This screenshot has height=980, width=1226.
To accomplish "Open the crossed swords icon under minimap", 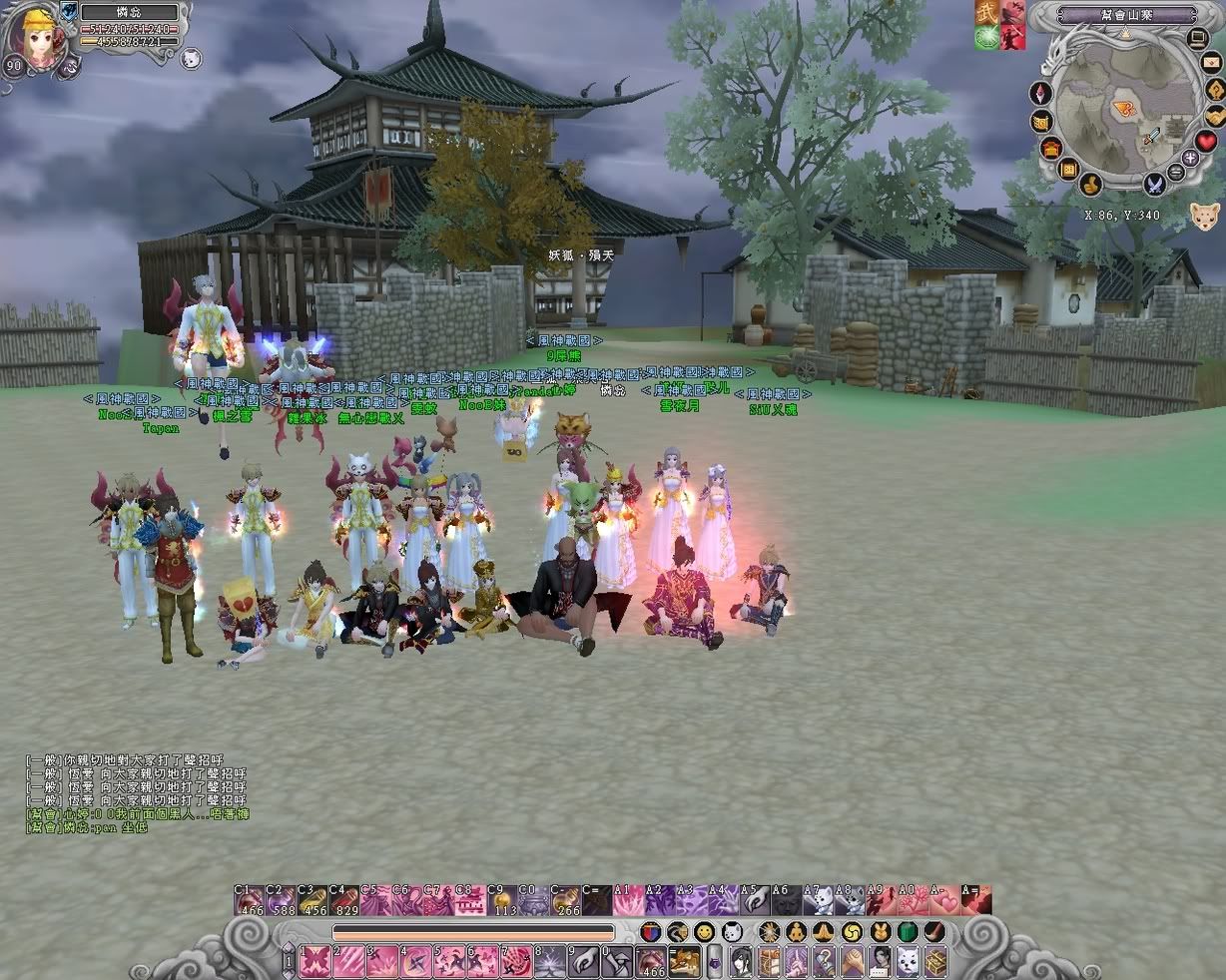I will [1155, 184].
